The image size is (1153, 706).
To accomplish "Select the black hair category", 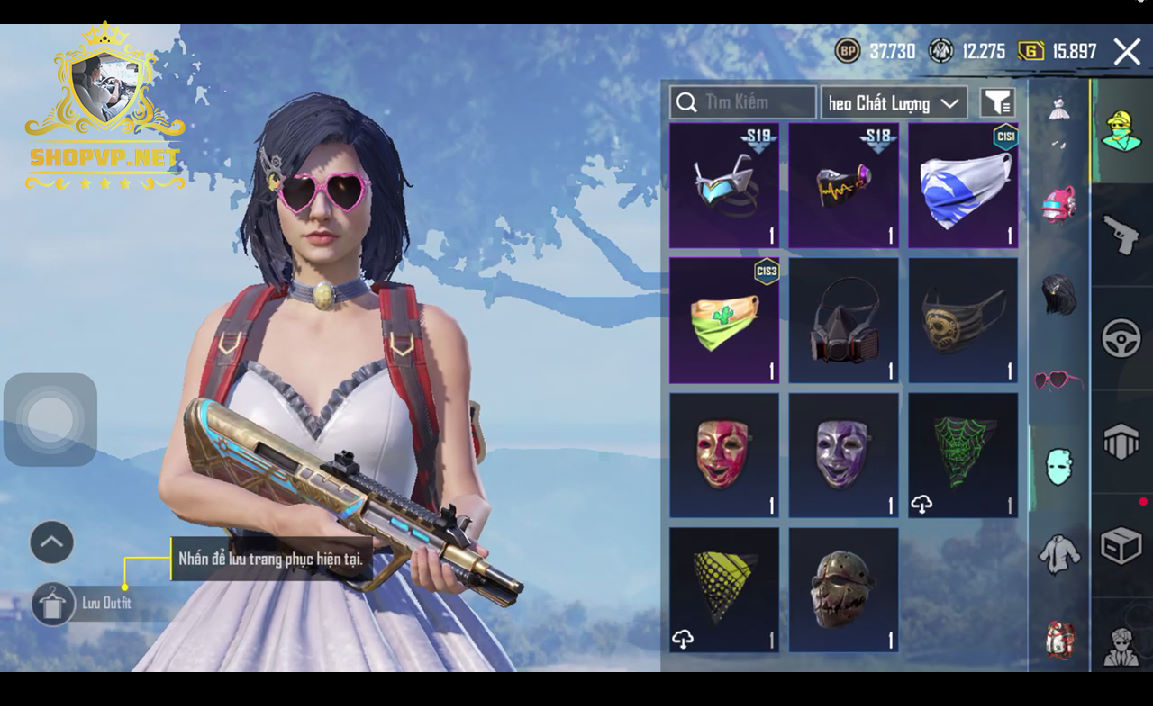I will click(1058, 296).
